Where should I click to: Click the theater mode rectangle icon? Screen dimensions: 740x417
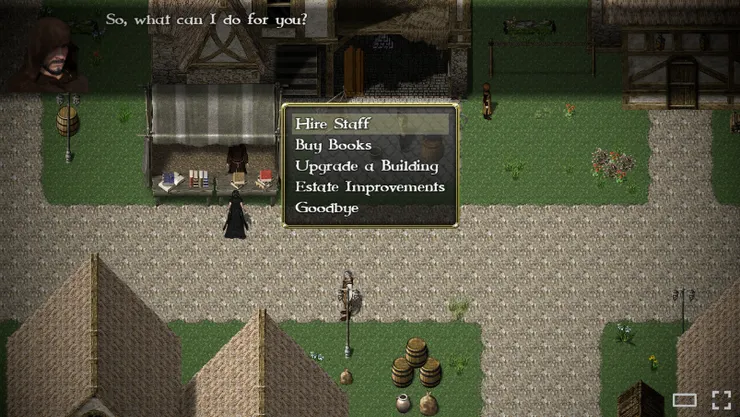(684, 400)
